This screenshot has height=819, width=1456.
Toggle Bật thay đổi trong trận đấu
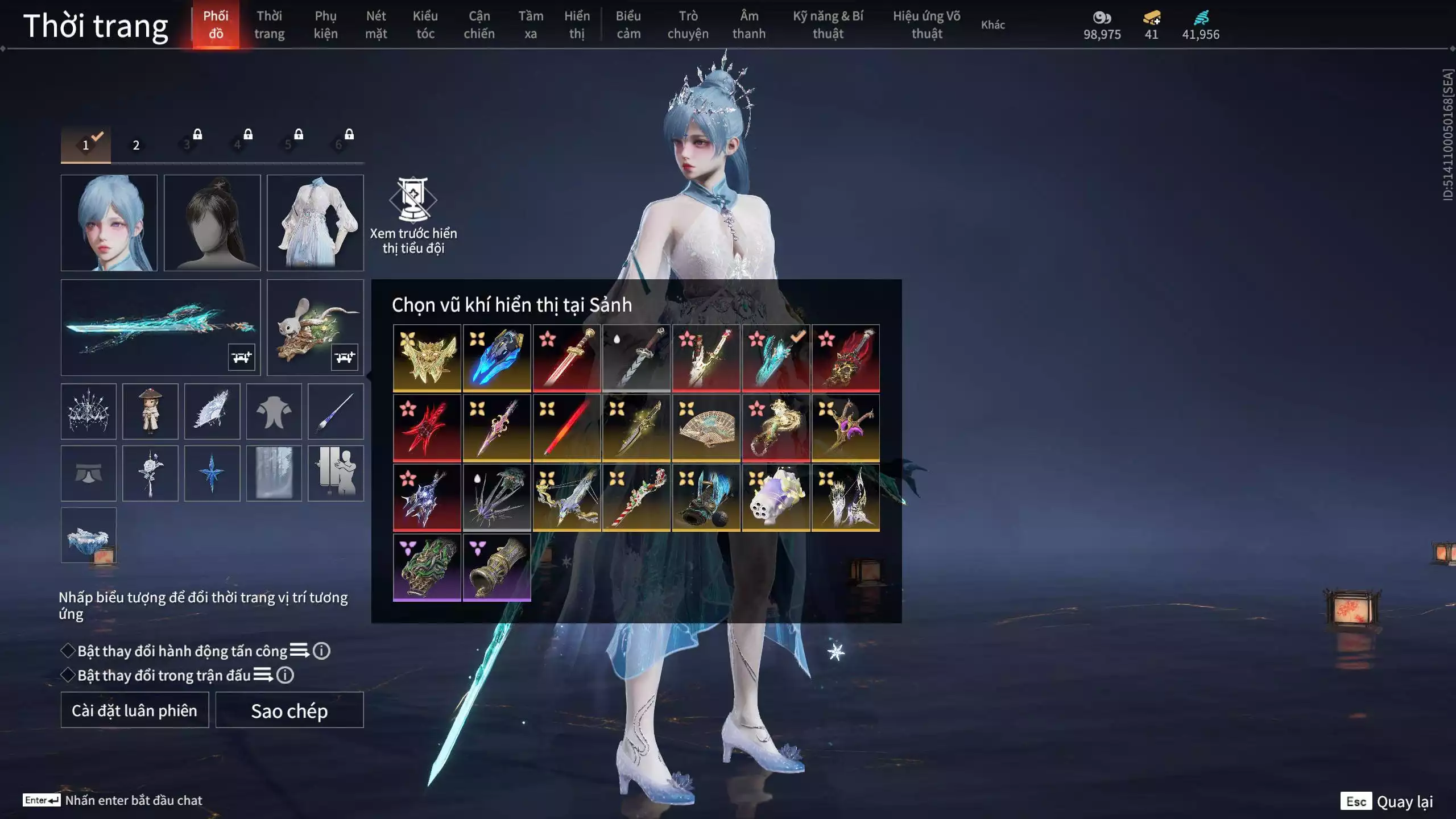pos(68,675)
